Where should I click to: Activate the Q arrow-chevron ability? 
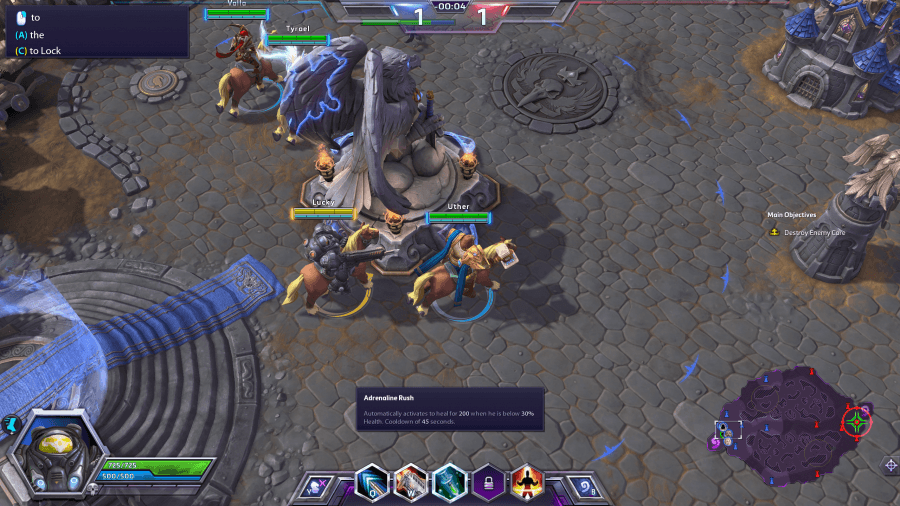(372, 483)
